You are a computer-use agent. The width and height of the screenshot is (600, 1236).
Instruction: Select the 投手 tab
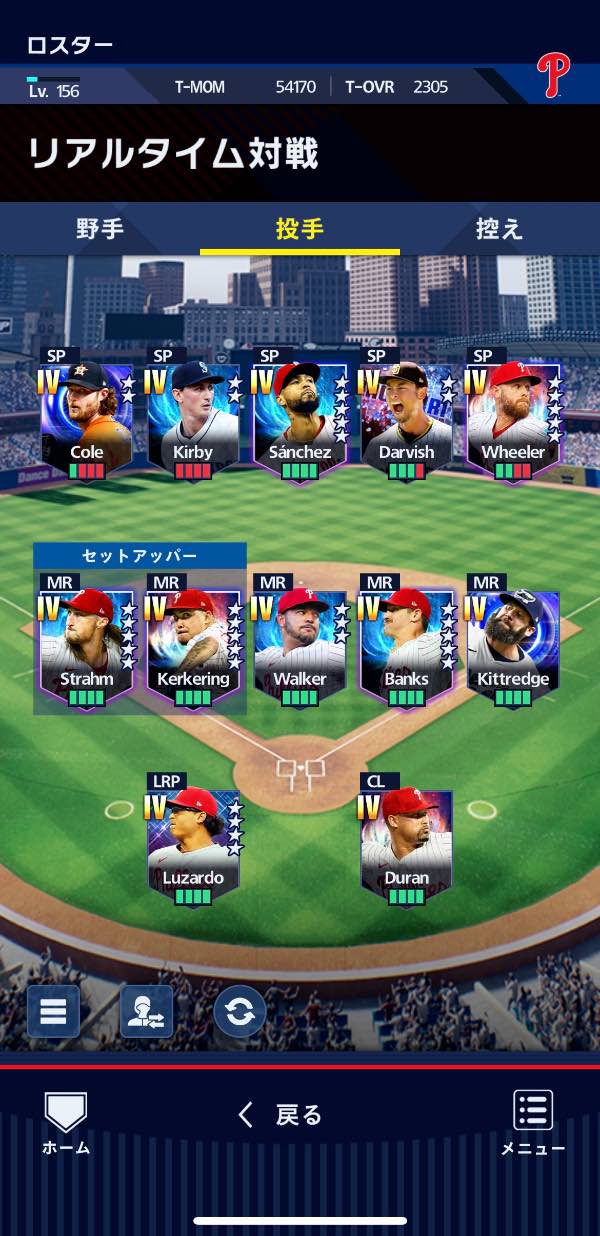300,229
